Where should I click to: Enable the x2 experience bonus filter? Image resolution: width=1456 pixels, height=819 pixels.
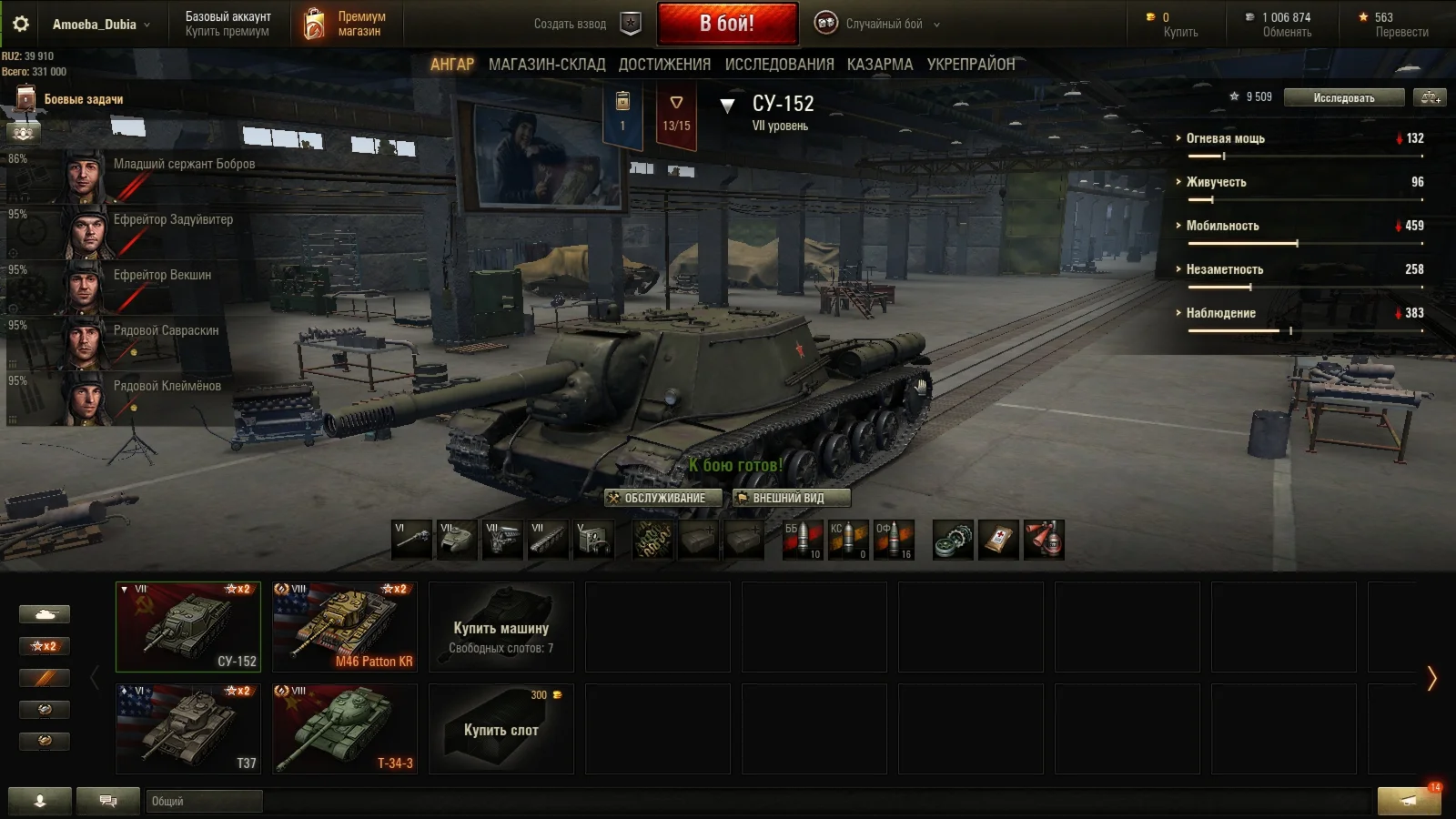click(44, 646)
